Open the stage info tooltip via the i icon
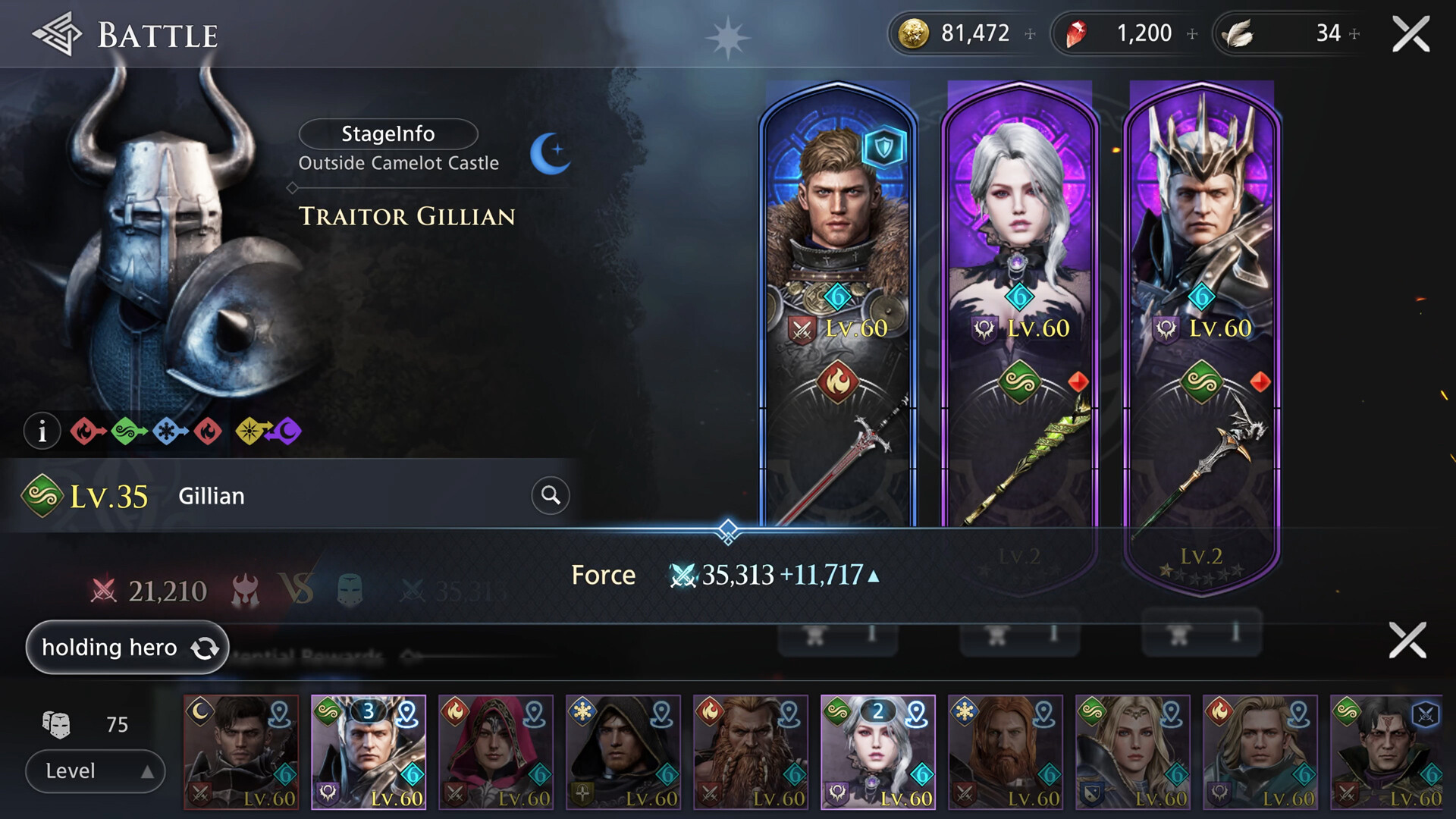This screenshot has width=1456, height=819. [x=42, y=430]
